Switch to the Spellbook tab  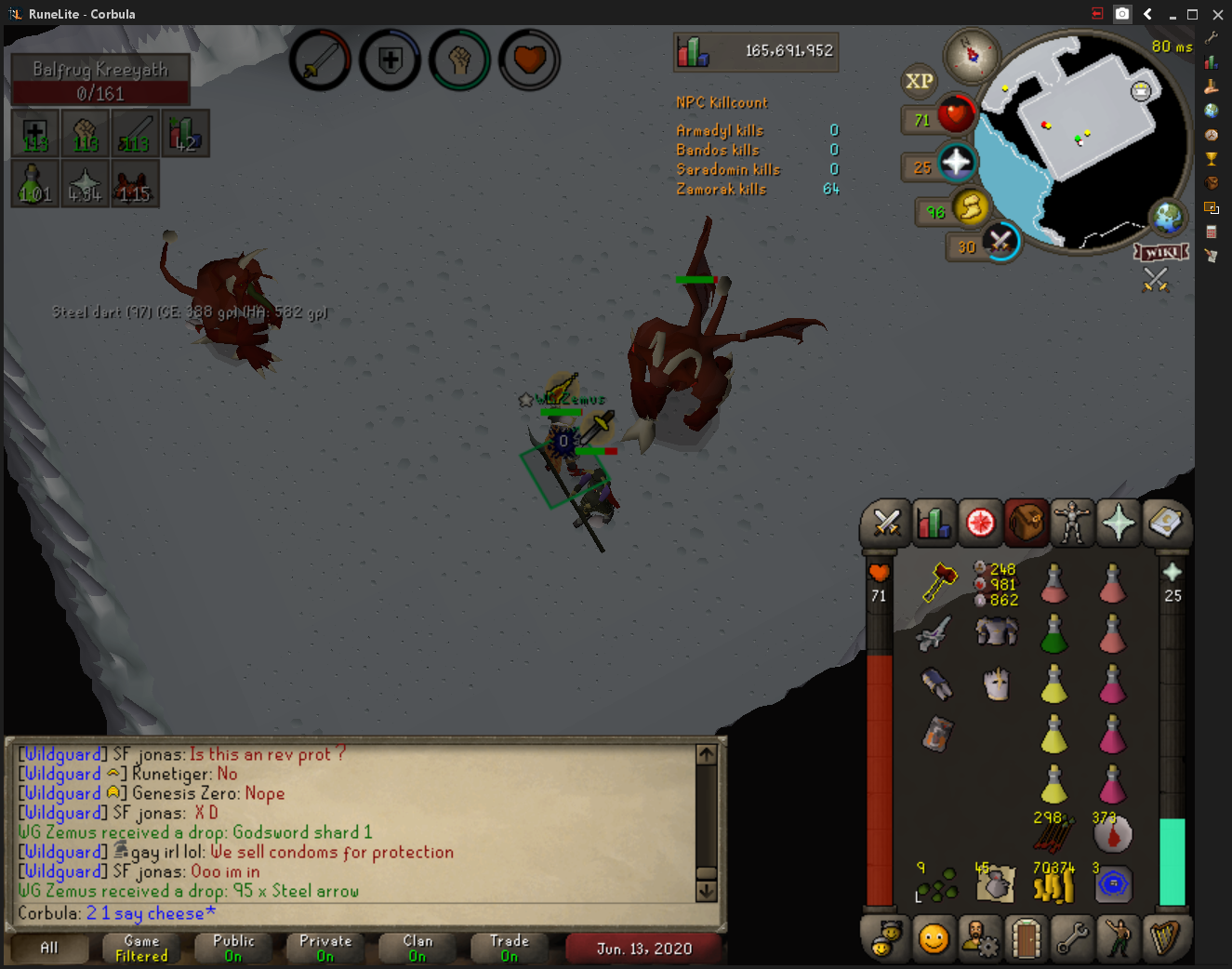point(1164,524)
